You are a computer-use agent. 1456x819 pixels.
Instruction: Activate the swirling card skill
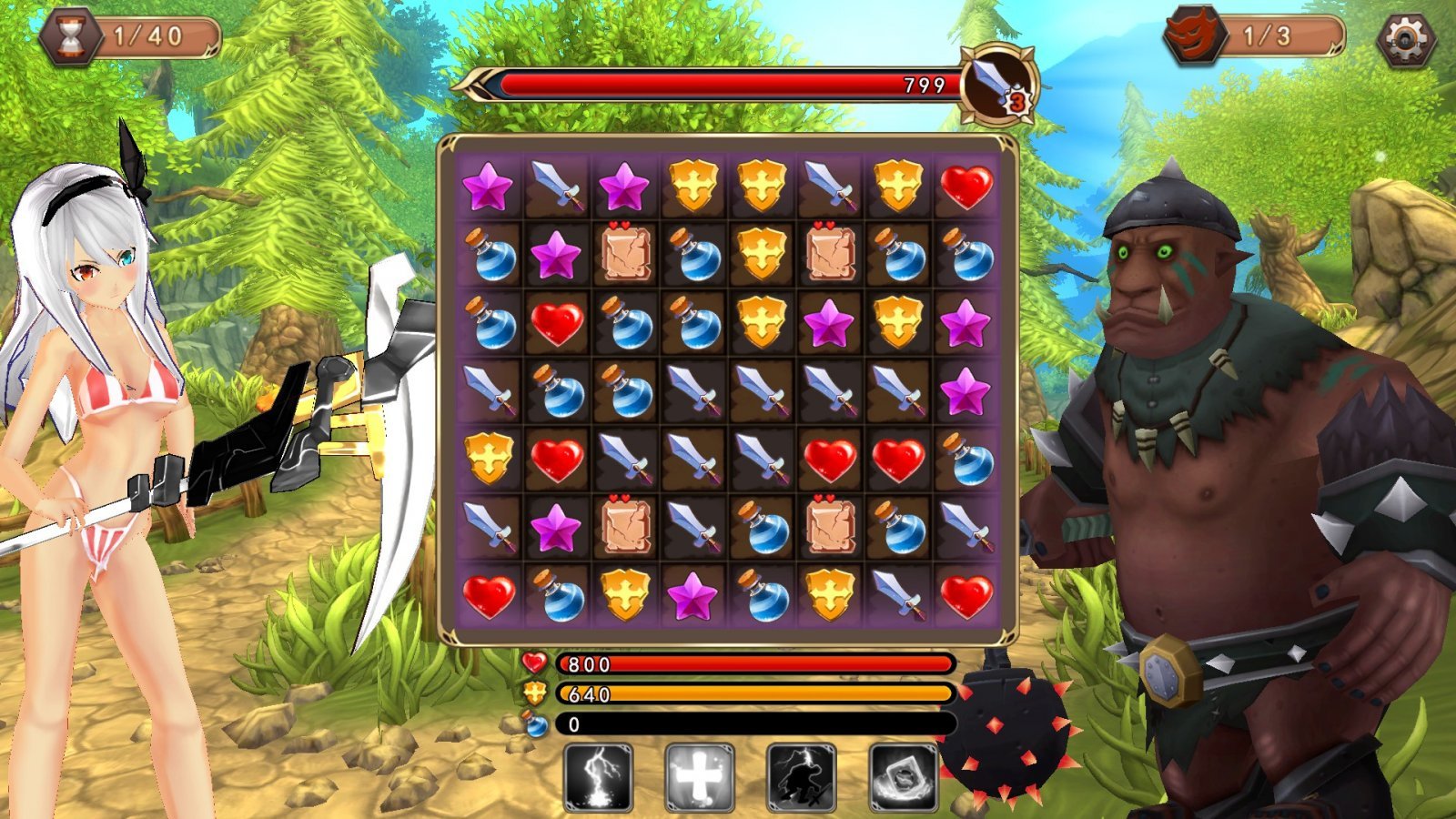904,778
